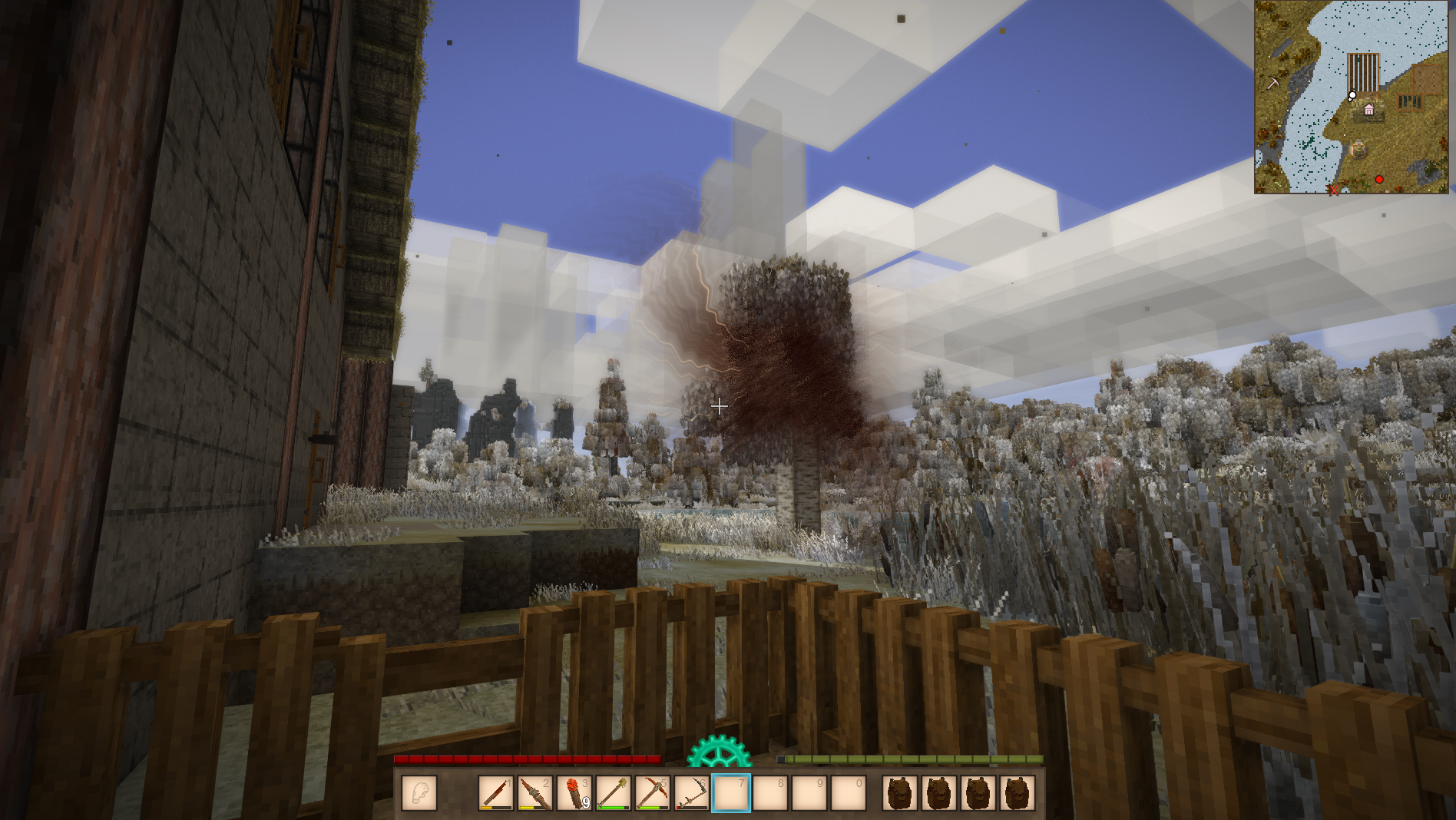Click the pink house waypoint on minimap
Image resolution: width=1456 pixels, height=820 pixels.
click(x=1368, y=110)
